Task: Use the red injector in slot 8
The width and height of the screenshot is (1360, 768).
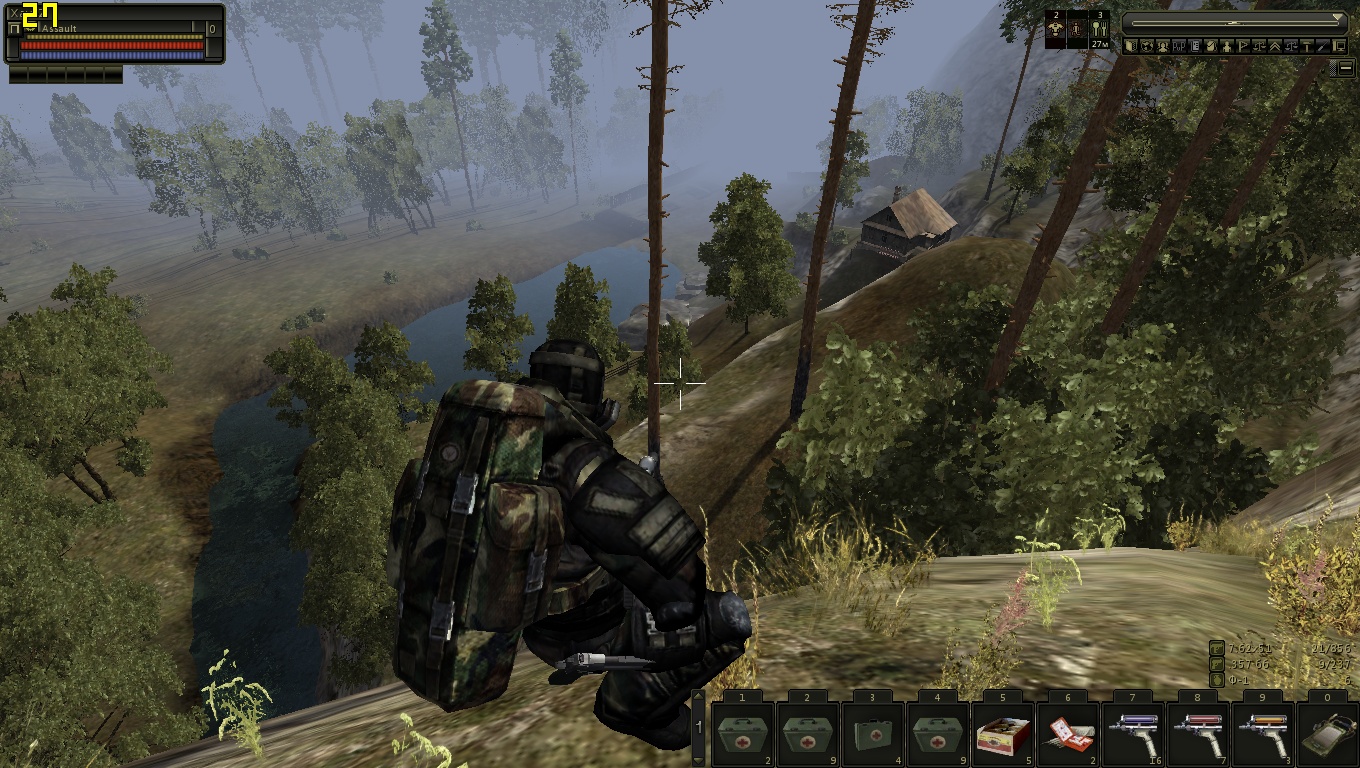Action: 1198,734
